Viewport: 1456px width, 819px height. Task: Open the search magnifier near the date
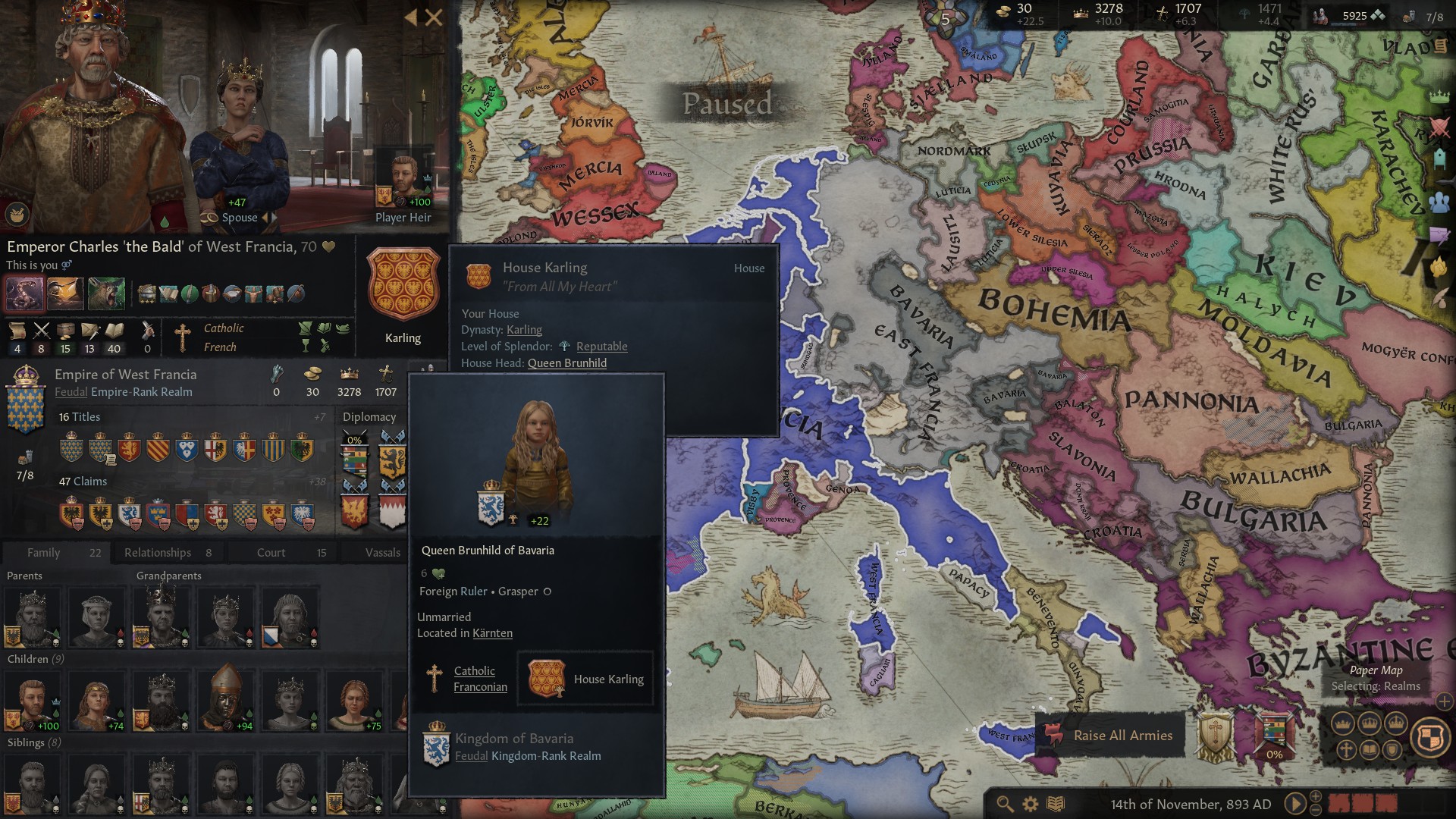(1005, 804)
